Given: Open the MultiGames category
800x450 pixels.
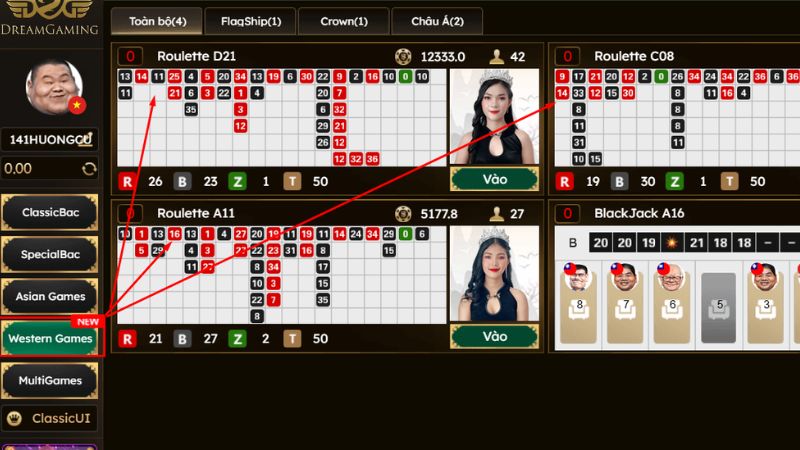Looking at the screenshot, I should 49,381.
